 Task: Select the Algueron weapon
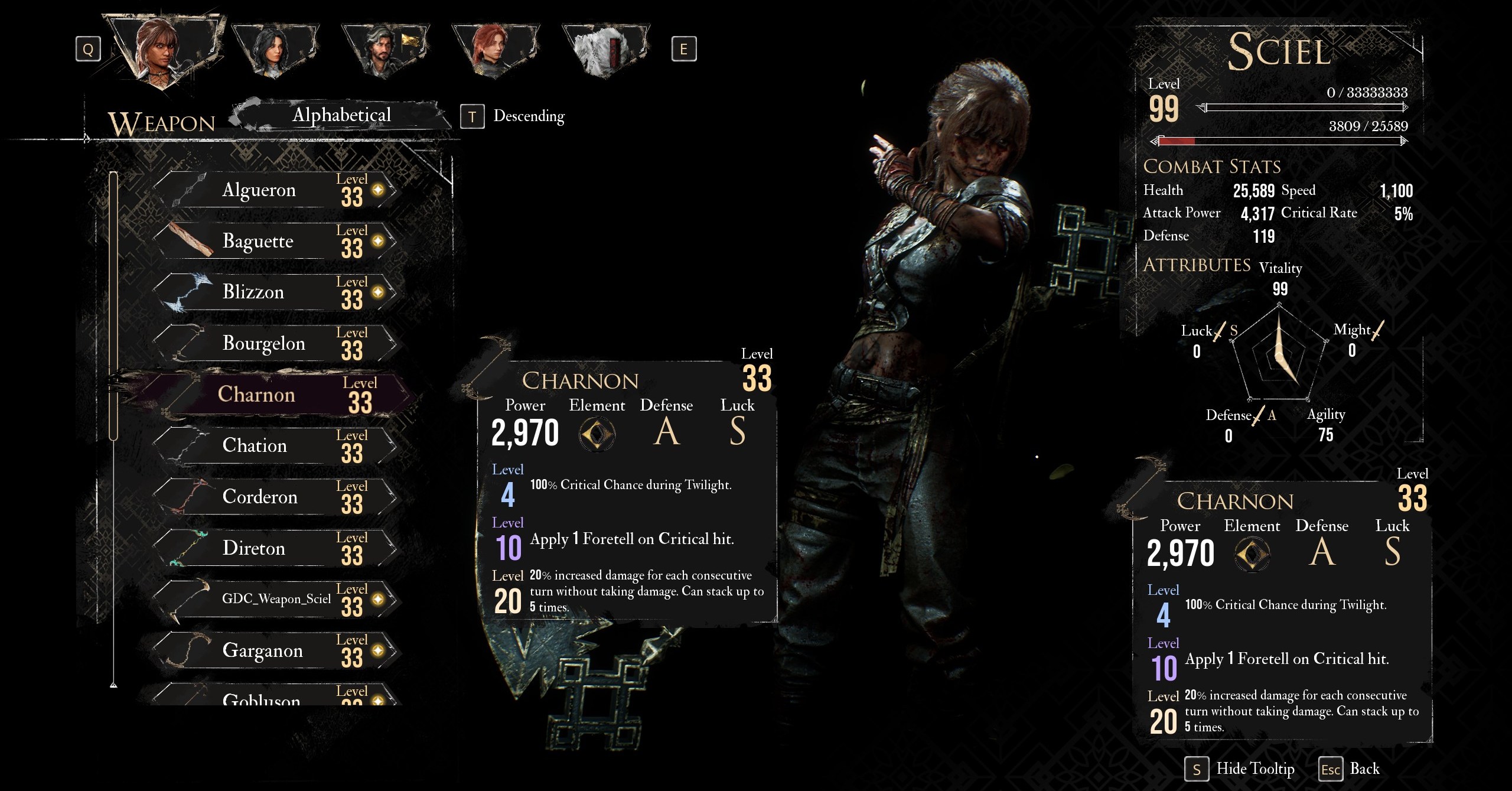(x=275, y=190)
